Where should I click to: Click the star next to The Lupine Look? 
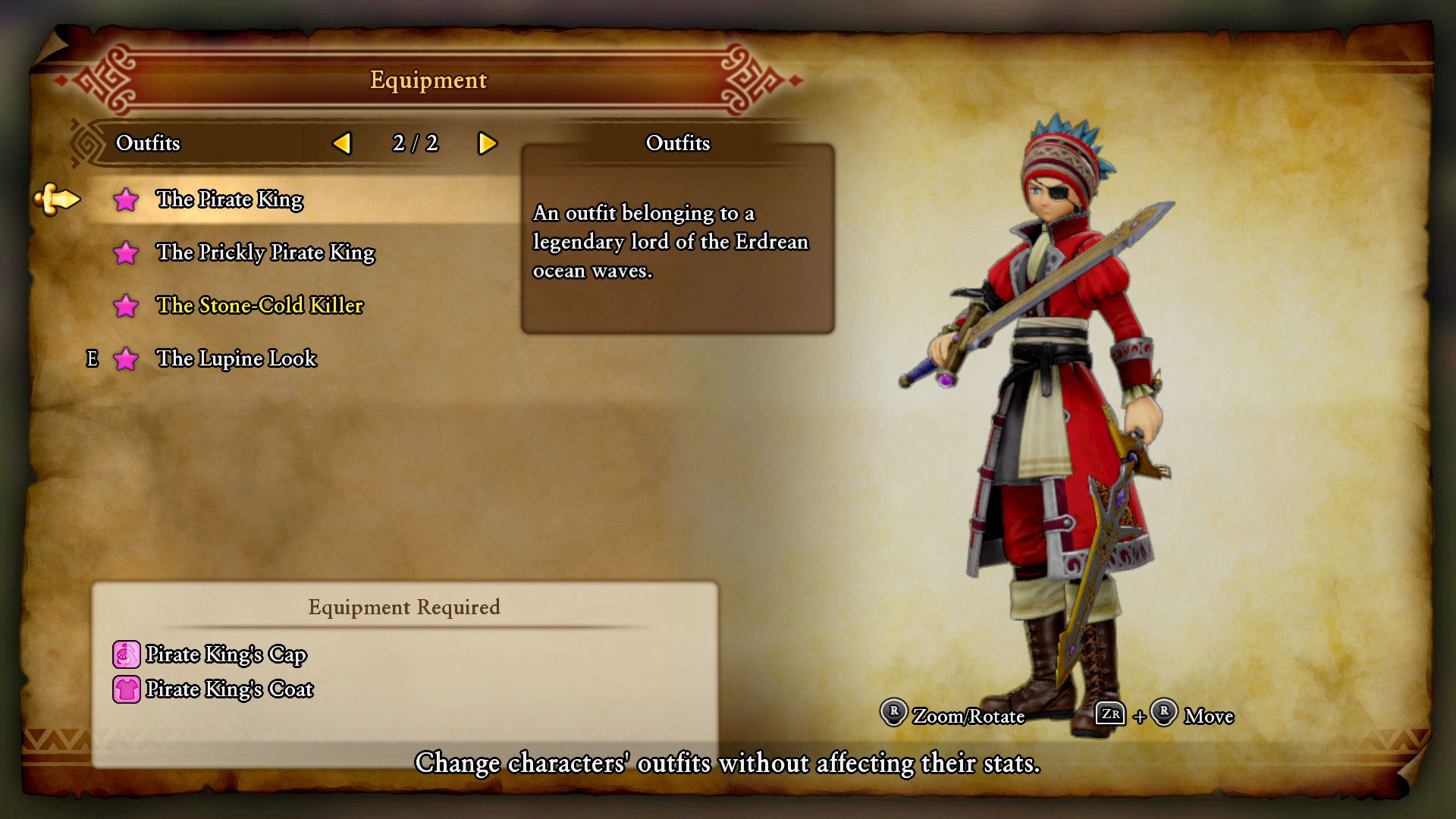(x=126, y=359)
